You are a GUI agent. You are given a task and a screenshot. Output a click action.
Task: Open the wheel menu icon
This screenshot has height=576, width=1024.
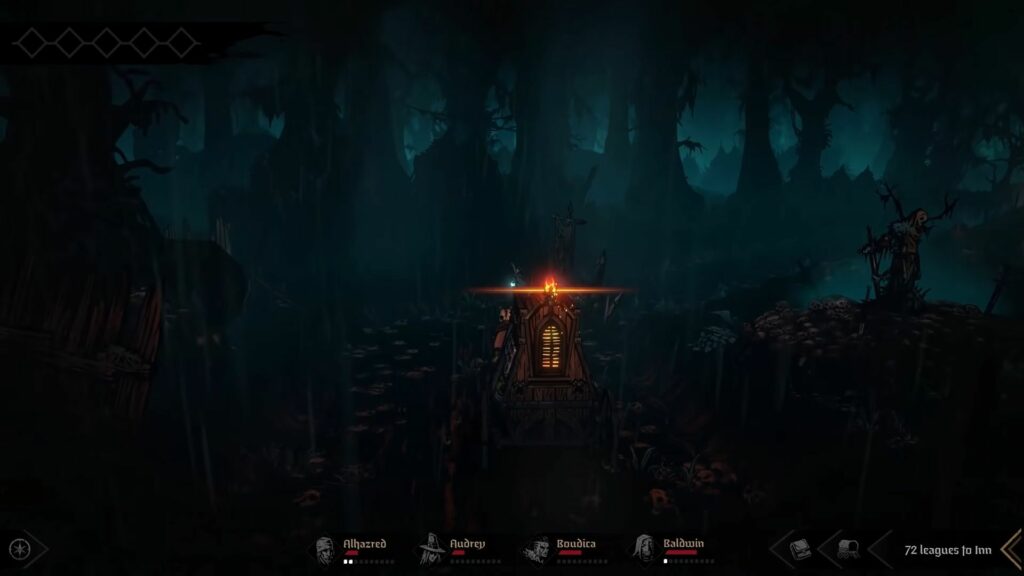19,549
